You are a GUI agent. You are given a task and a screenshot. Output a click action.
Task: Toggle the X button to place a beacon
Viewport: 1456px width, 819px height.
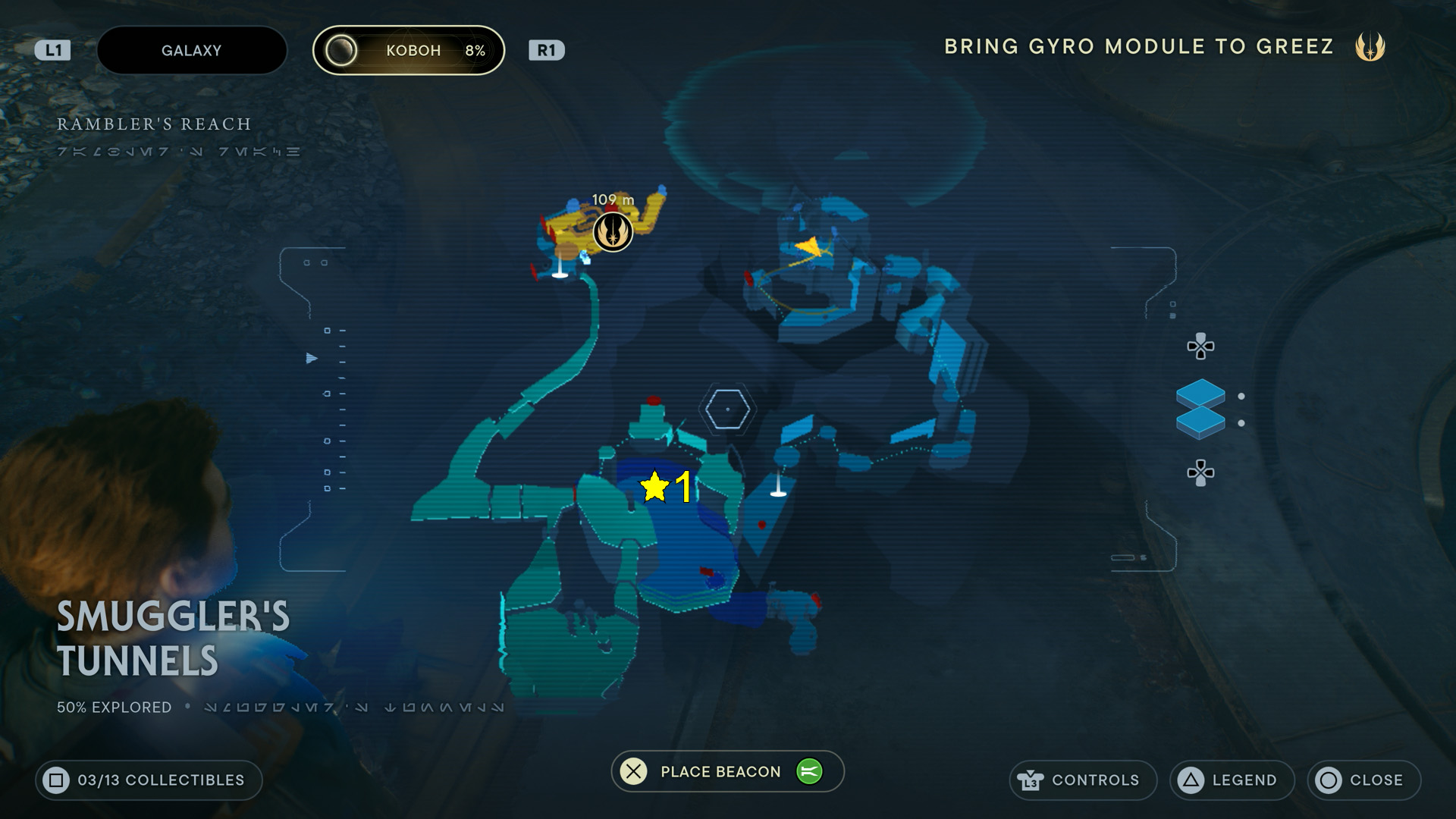(x=633, y=771)
